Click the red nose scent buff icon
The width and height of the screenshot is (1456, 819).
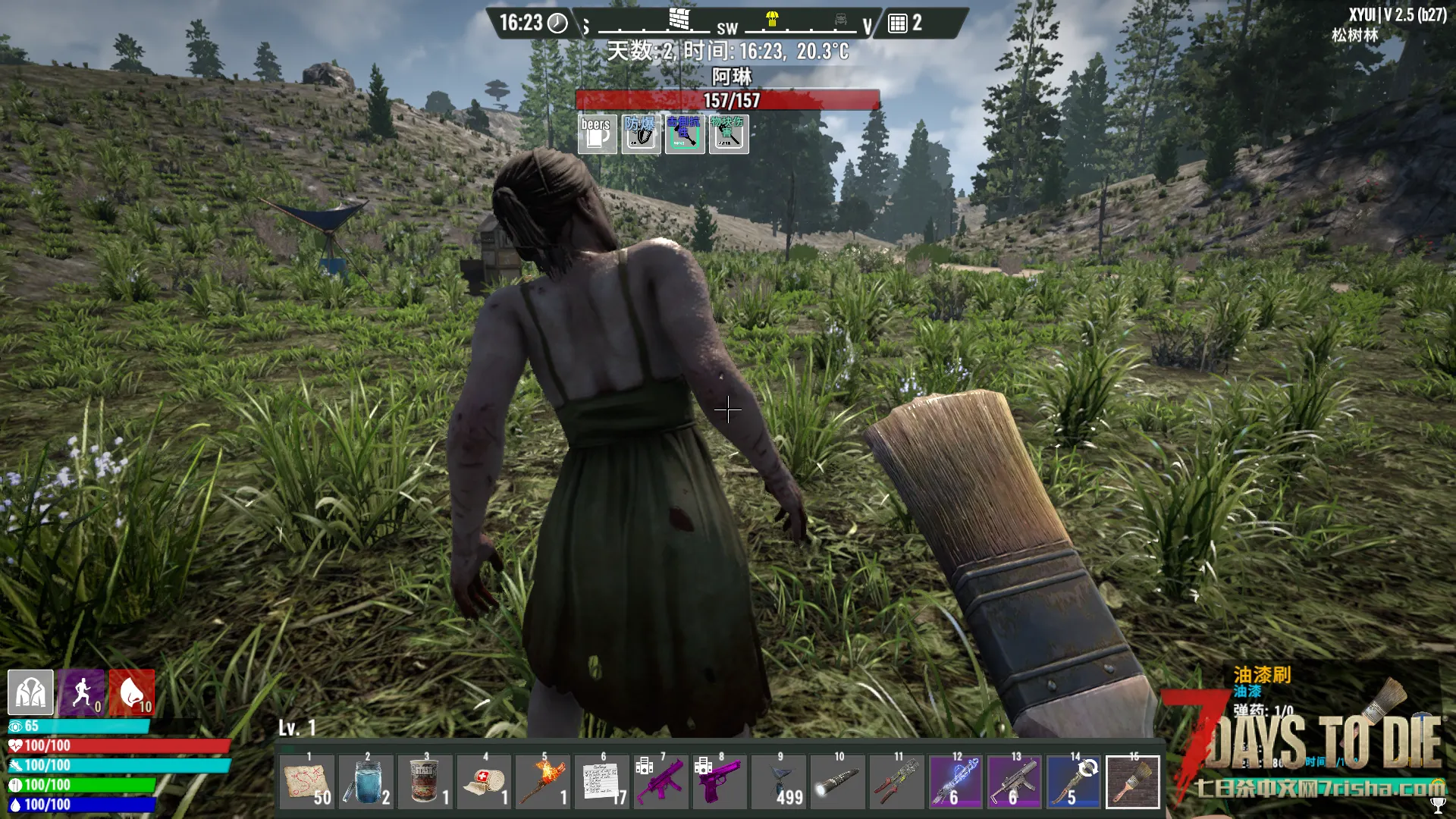click(132, 692)
